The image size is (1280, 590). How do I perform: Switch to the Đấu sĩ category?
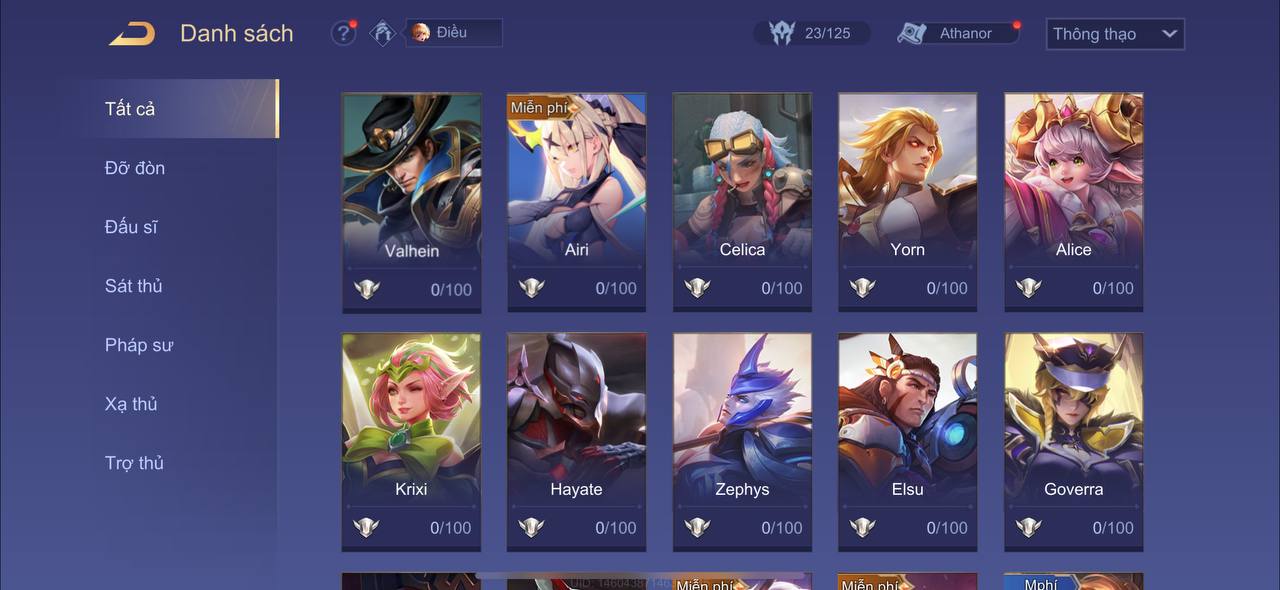click(x=131, y=227)
